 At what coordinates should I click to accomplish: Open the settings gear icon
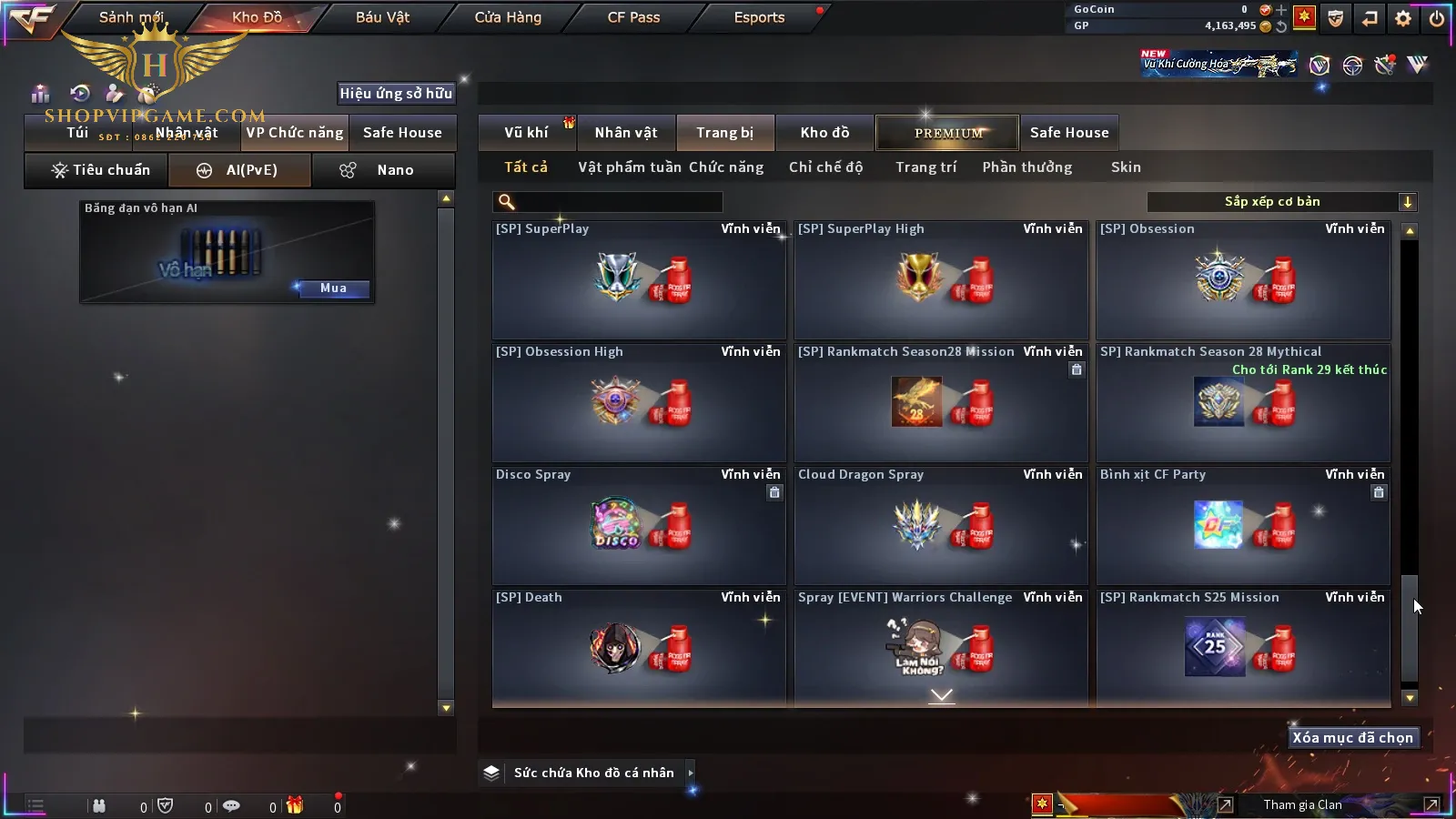coord(1403,18)
